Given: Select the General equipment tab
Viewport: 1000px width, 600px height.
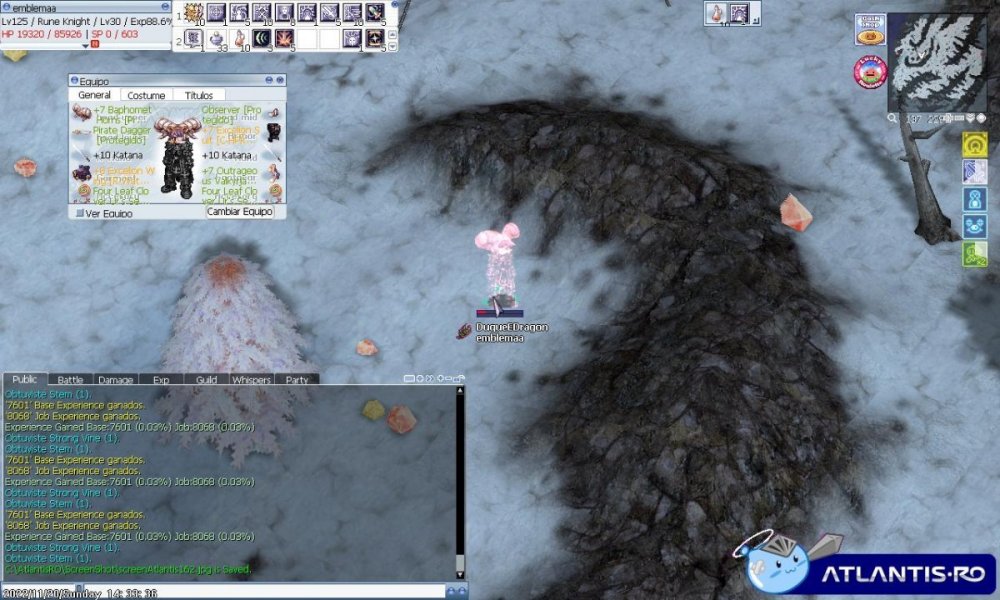Looking at the screenshot, I should click(x=94, y=95).
